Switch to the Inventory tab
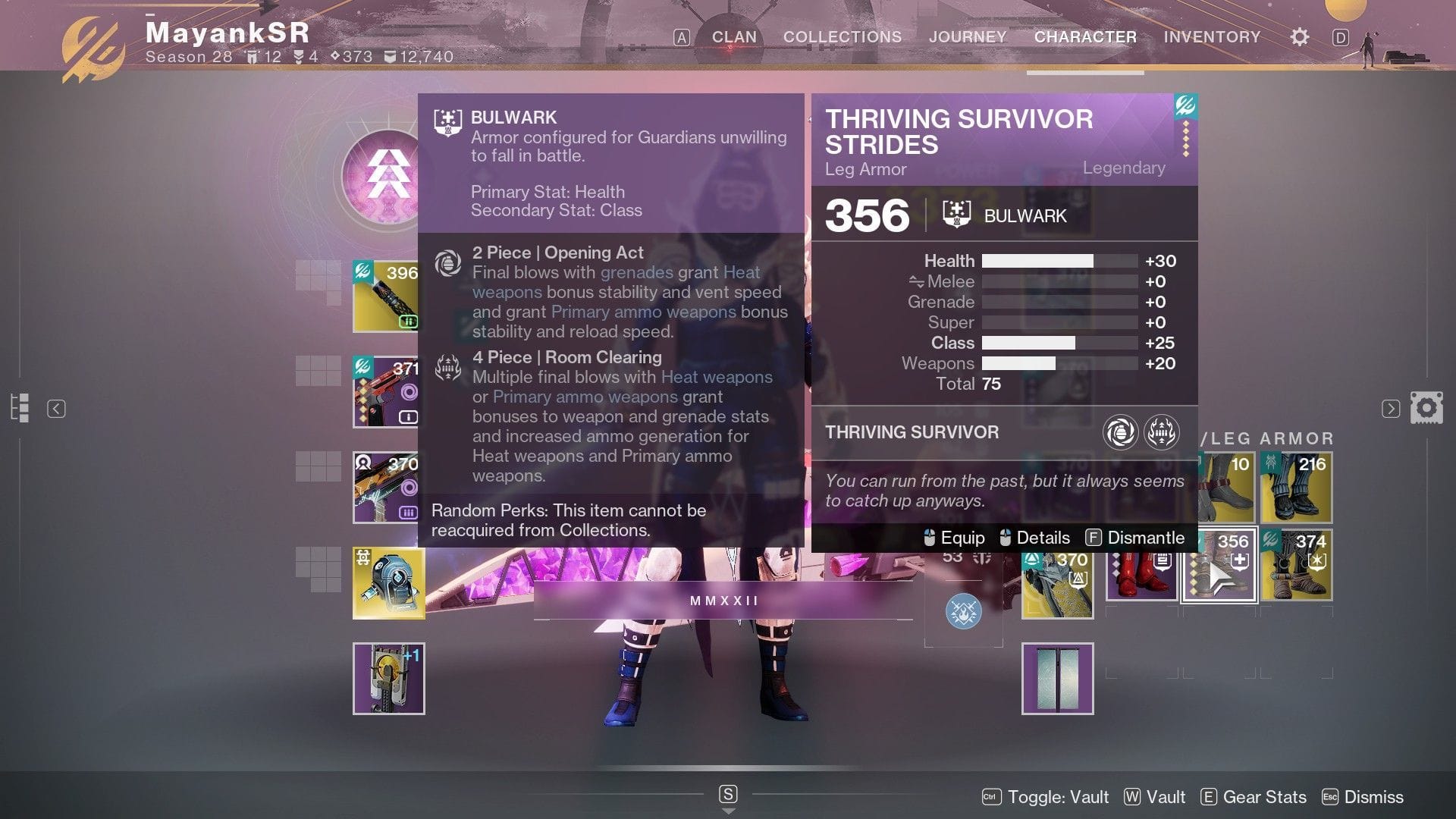This screenshot has height=819, width=1456. [x=1211, y=36]
